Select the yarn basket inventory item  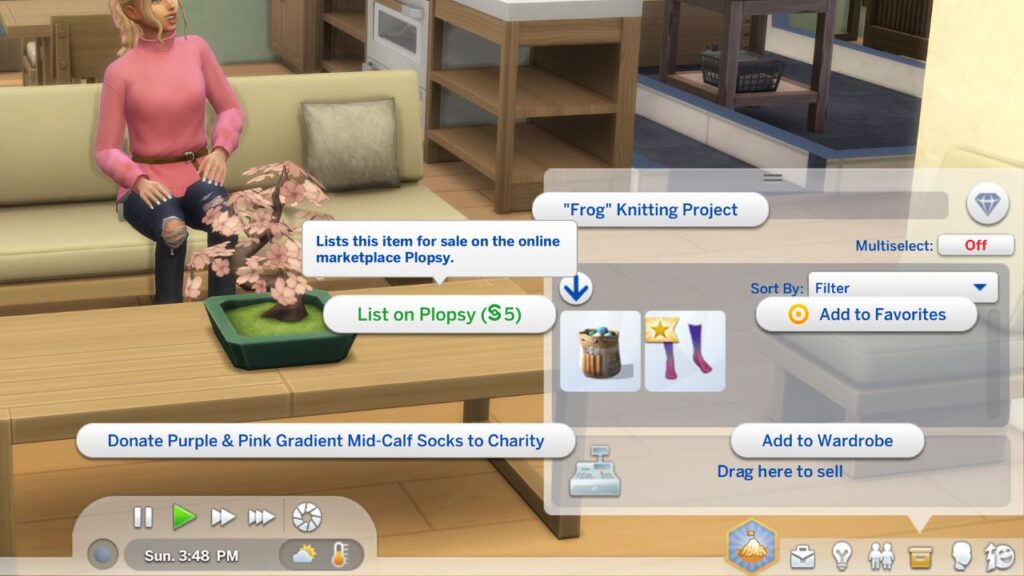(x=600, y=351)
